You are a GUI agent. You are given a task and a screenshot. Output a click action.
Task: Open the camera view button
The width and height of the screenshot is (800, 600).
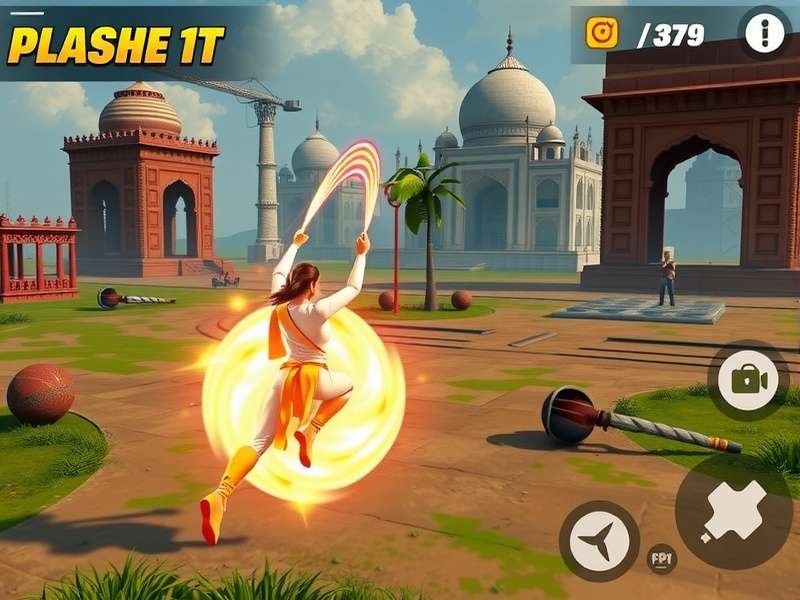(x=748, y=379)
